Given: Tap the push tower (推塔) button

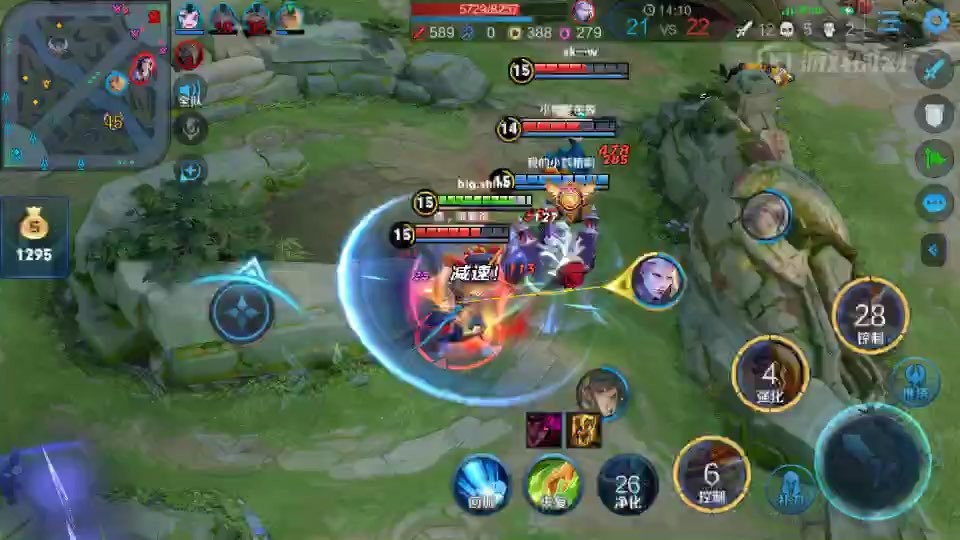Looking at the screenshot, I should click(x=915, y=381).
